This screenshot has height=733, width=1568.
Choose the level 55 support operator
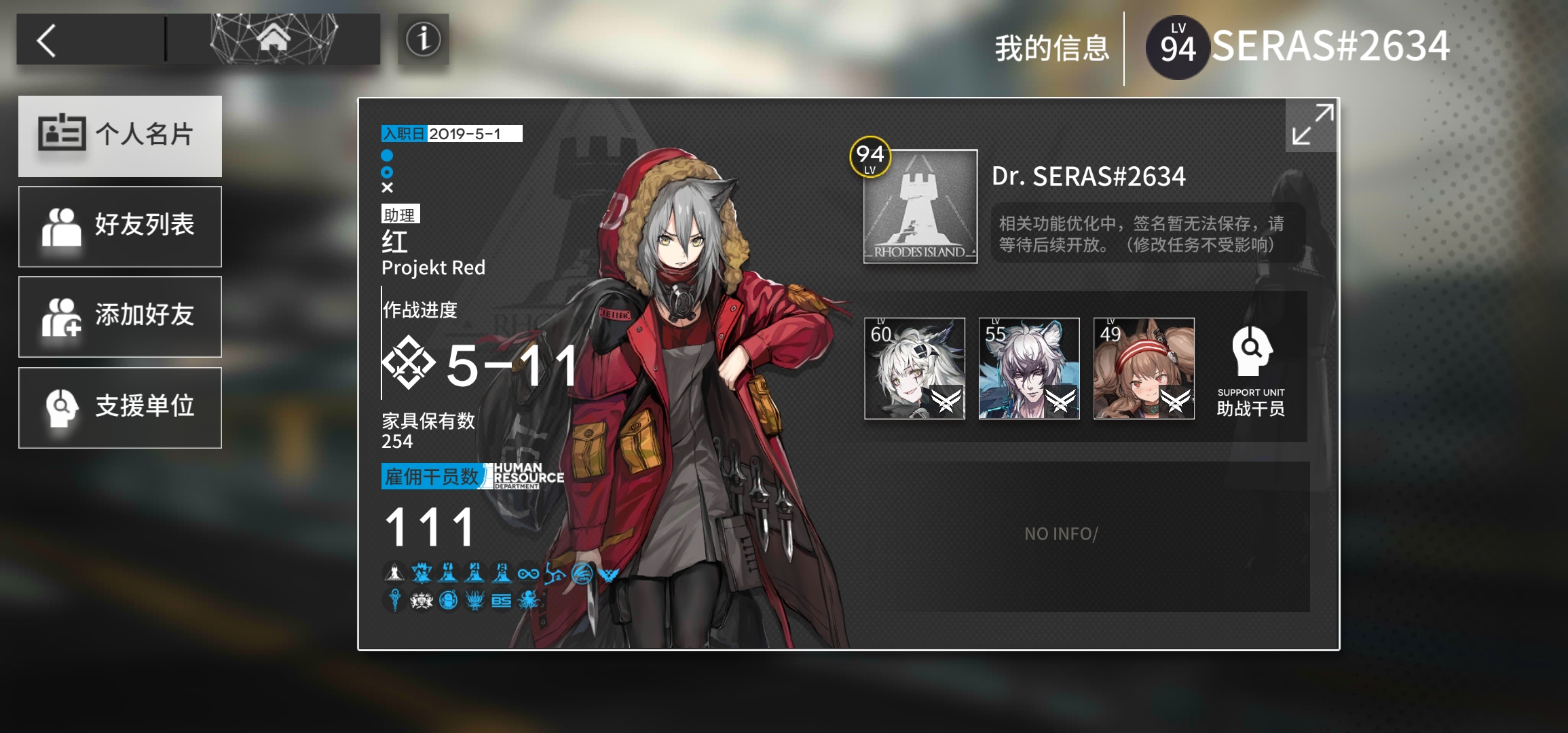1029,369
